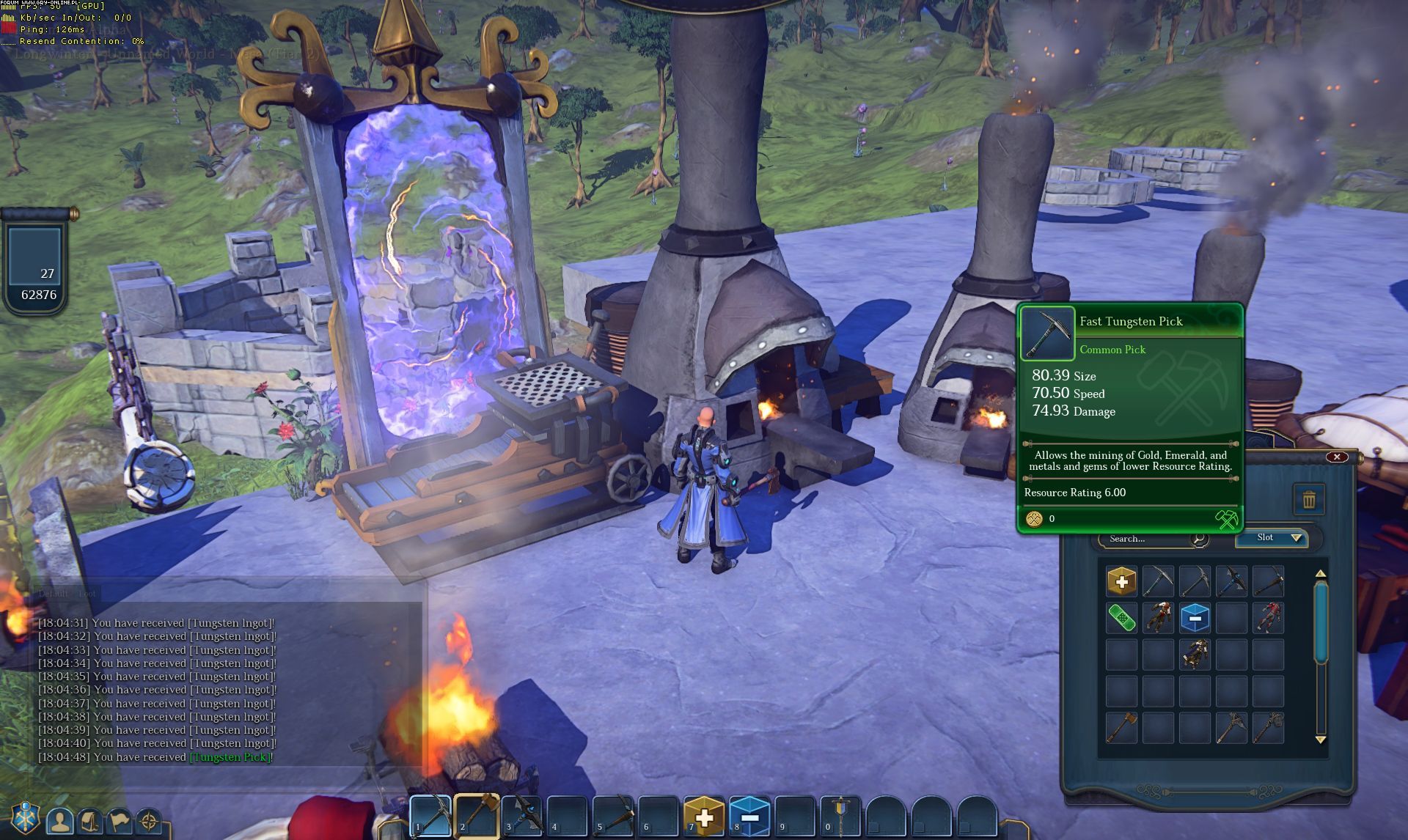Select the pick in hotbar slot 1

(x=430, y=815)
